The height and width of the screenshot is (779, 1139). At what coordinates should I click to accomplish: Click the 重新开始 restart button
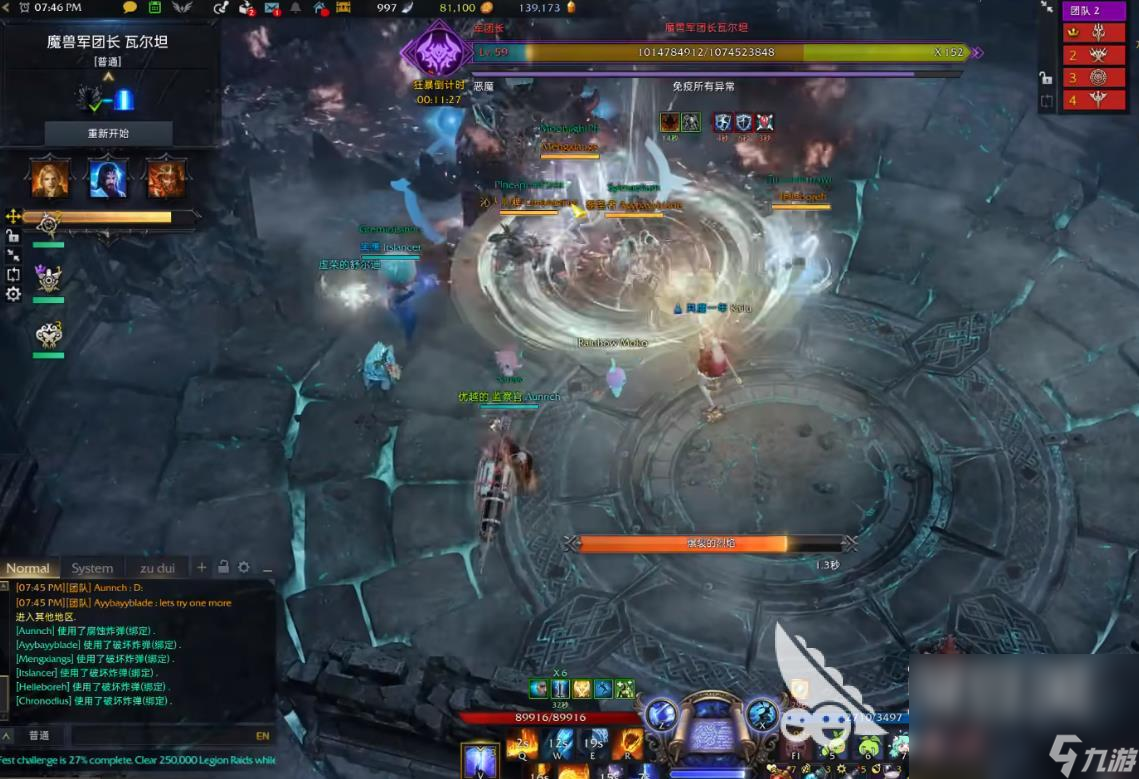[x=108, y=133]
